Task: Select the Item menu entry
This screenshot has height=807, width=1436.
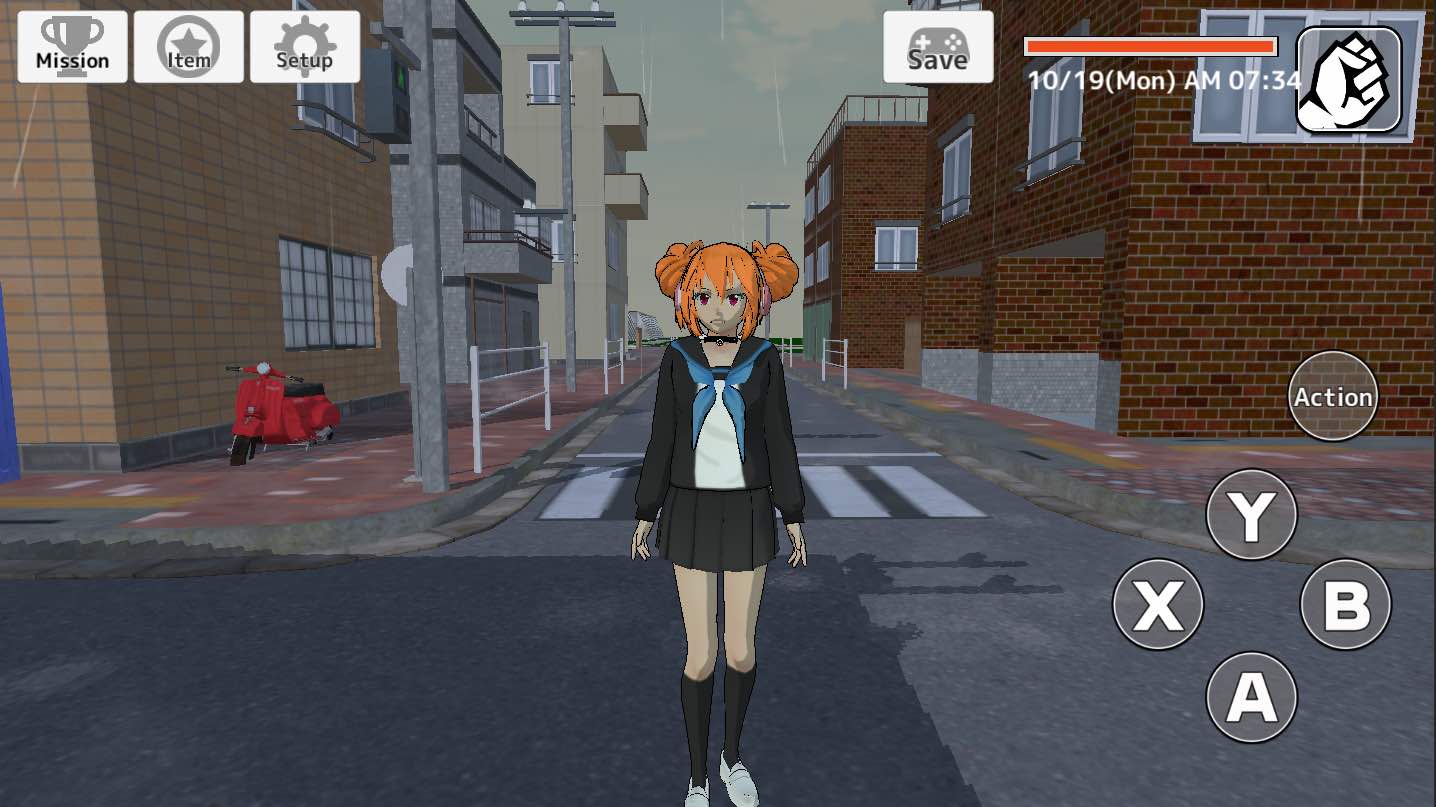Action: click(188, 45)
